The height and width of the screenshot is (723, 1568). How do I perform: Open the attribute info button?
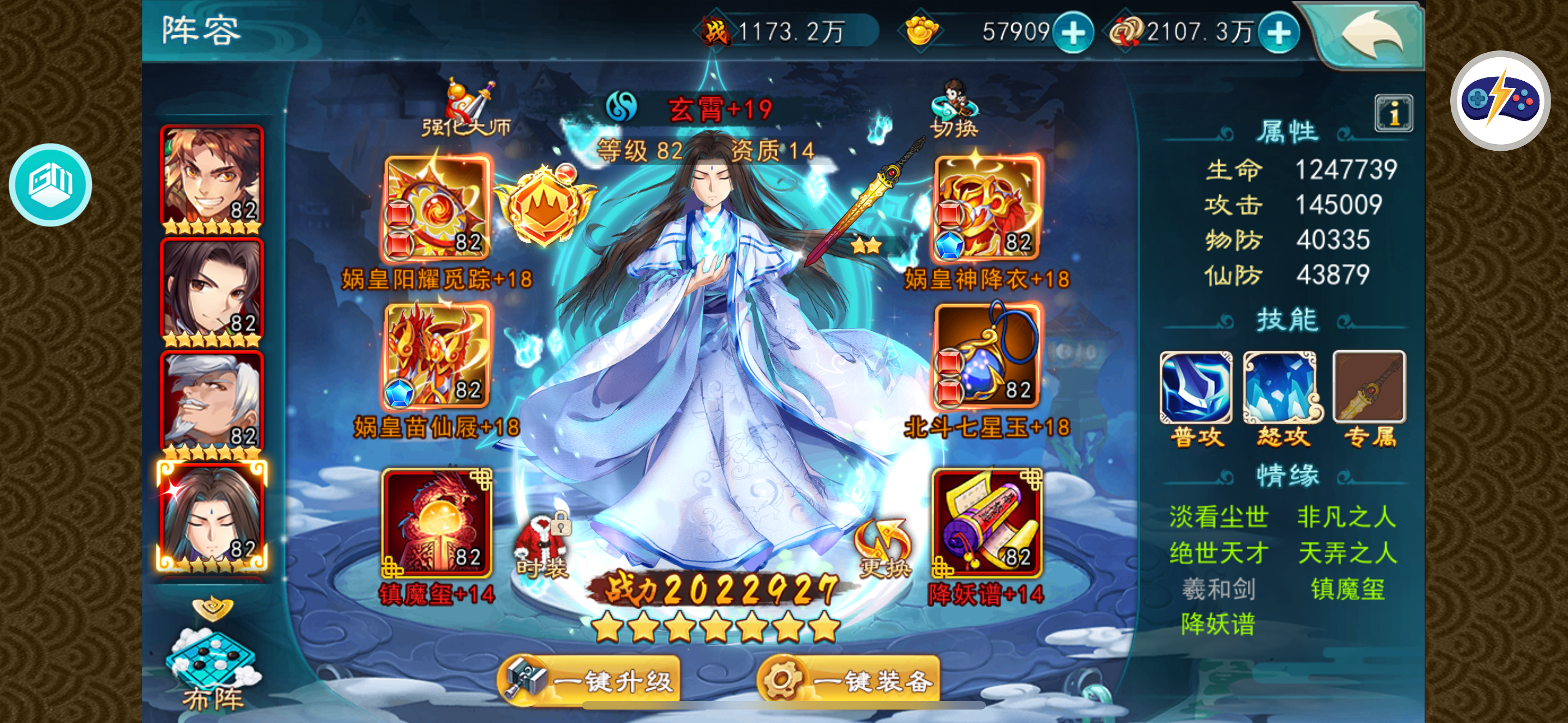pos(1393,113)
